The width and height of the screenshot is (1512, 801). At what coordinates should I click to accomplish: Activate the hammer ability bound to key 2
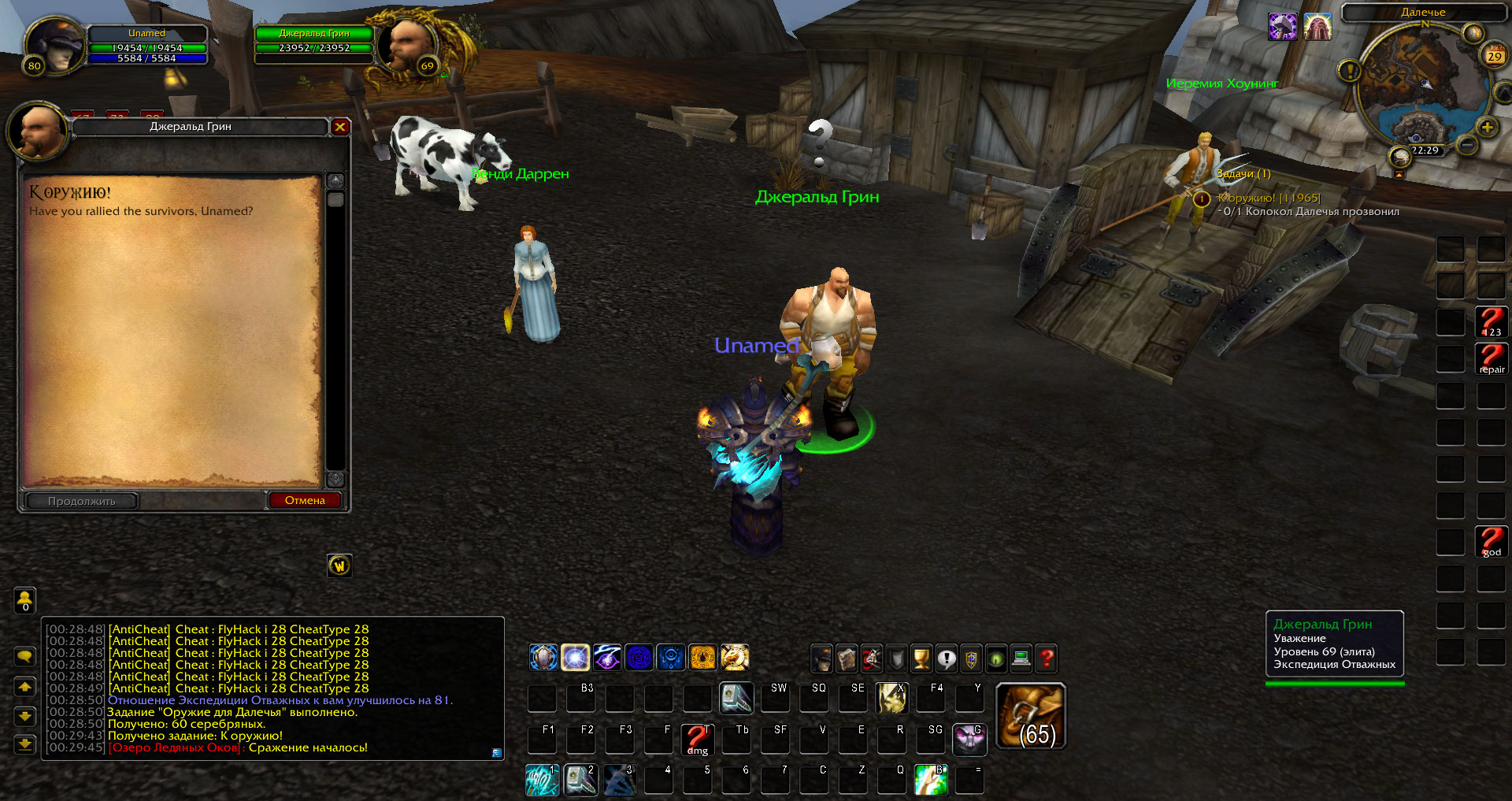(581, 780)
